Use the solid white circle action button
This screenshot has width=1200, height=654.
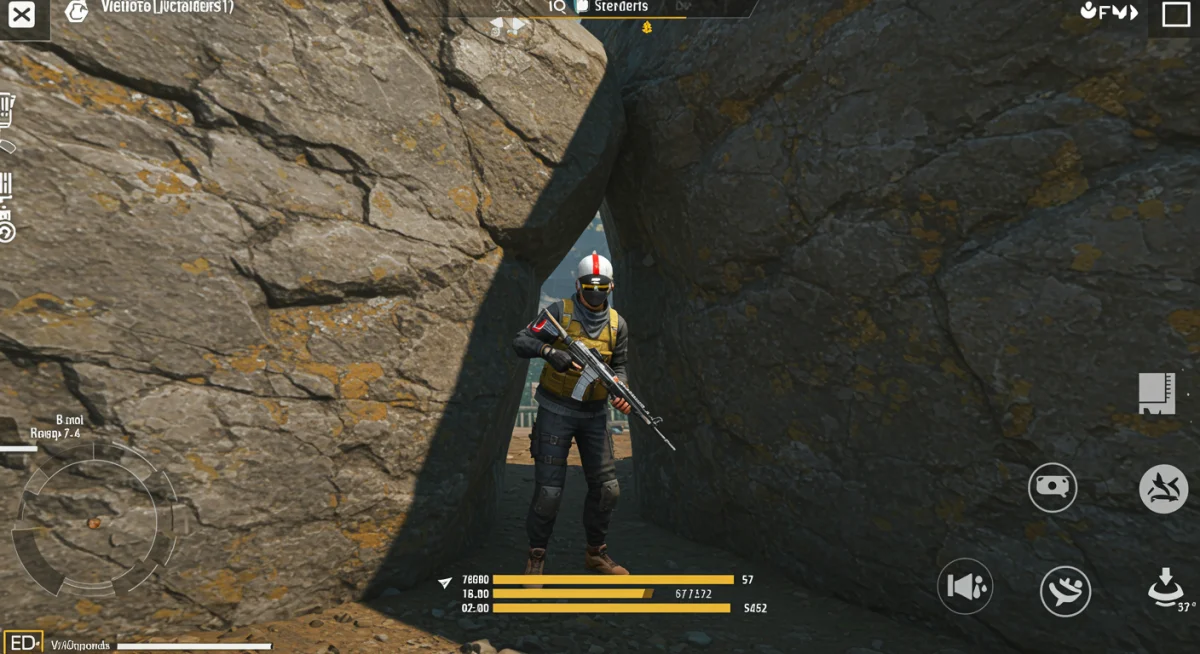tap(1163, 489)
